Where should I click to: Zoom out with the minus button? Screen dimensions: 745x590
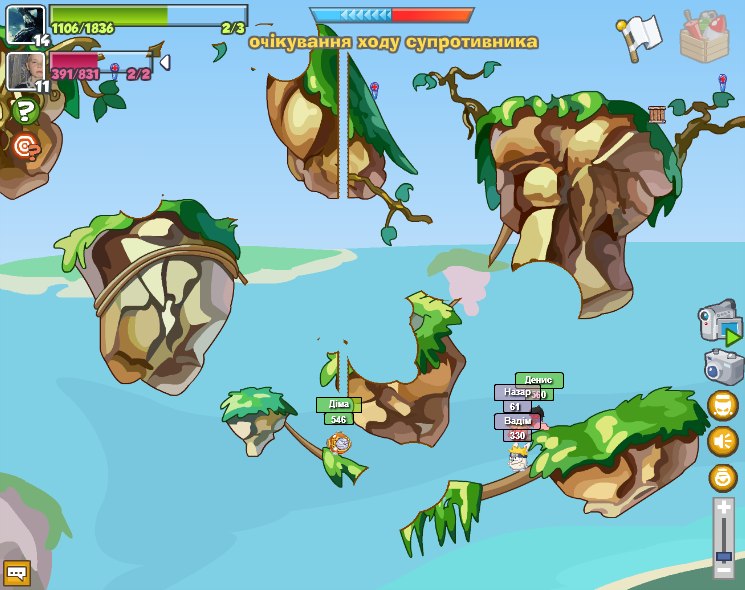(724, 569)
